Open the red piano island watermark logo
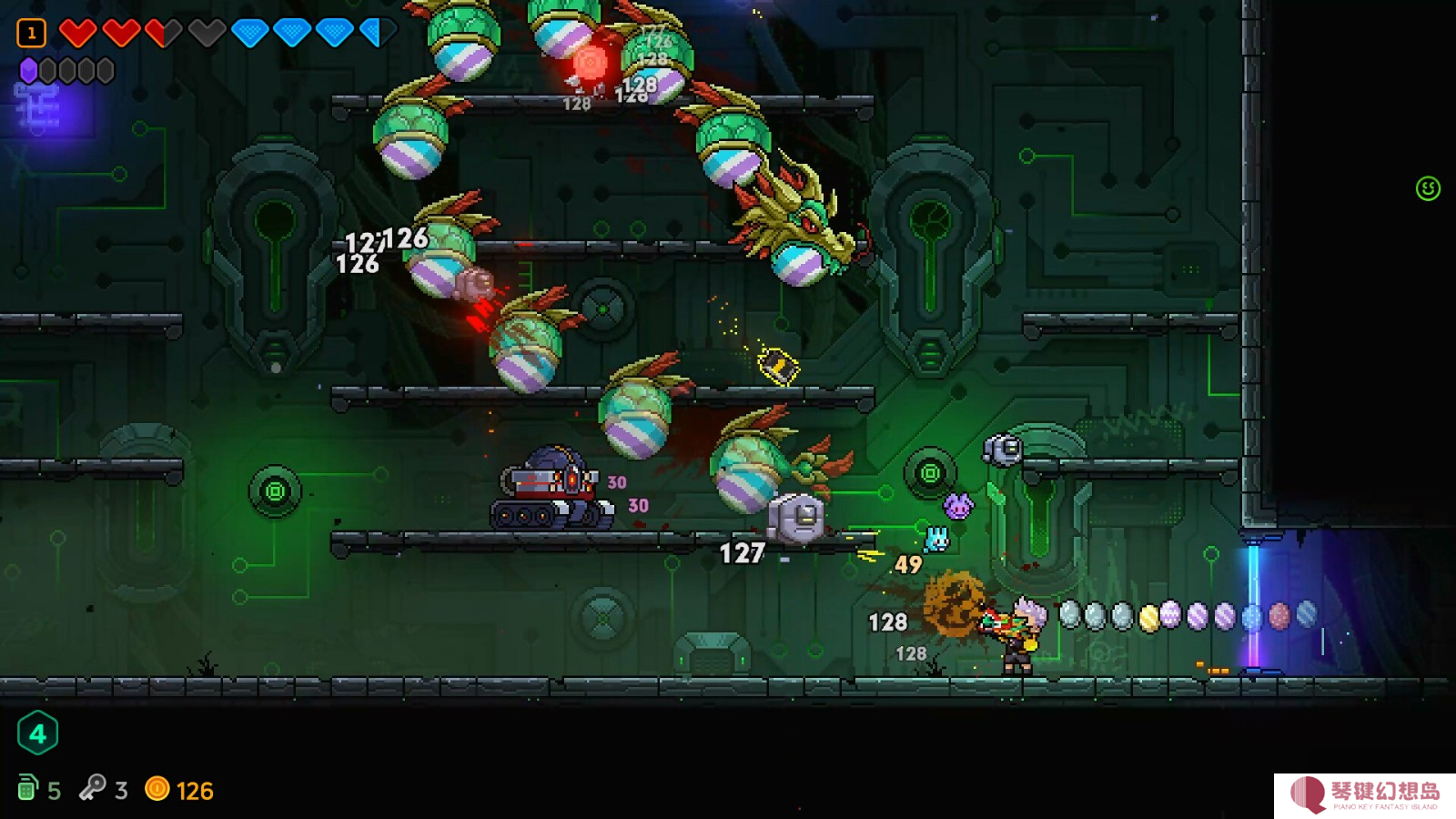 [1309, 794]
